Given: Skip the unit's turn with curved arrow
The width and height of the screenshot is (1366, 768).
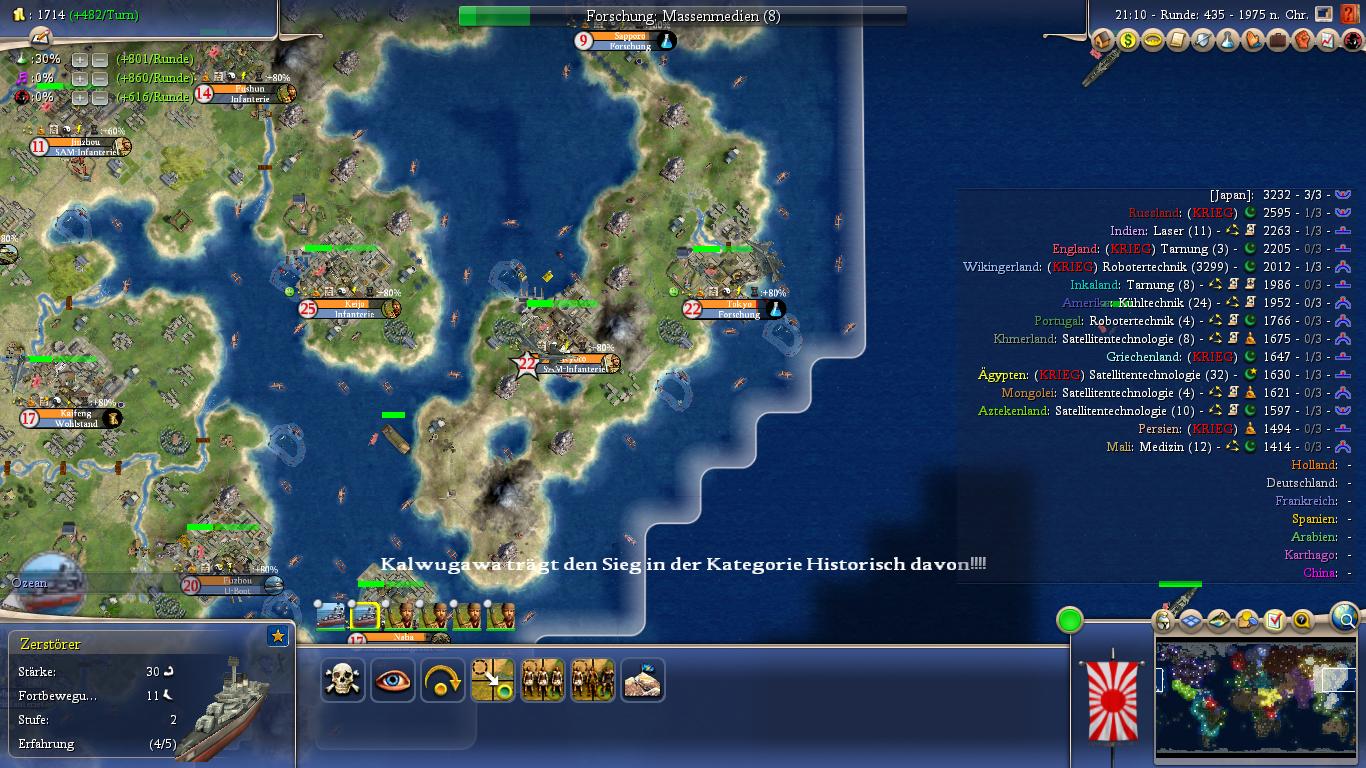Looking at the screenshot, I should pyautogui.click(x=442, y=680).
